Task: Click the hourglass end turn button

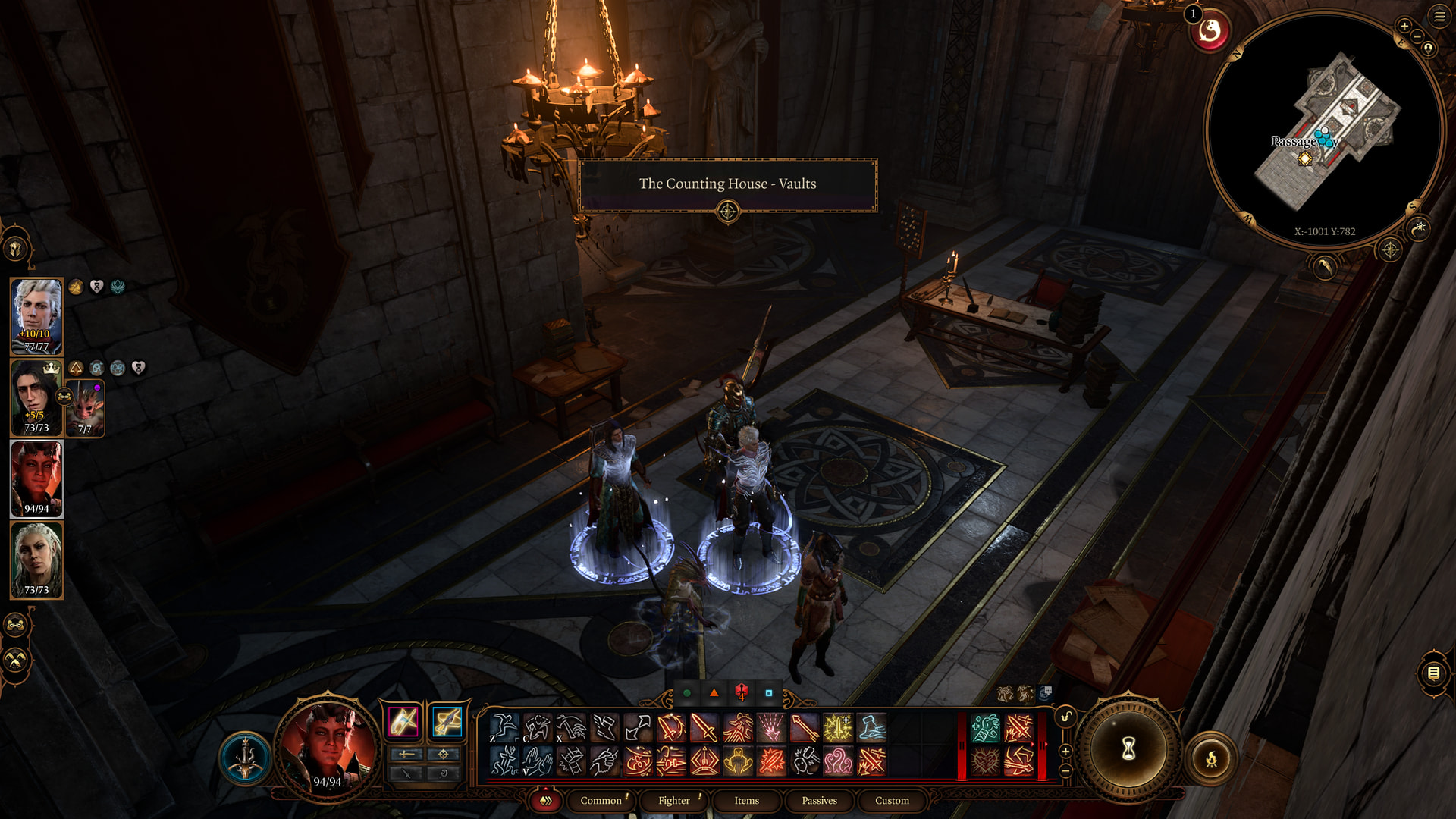Action: [1128, 749]
